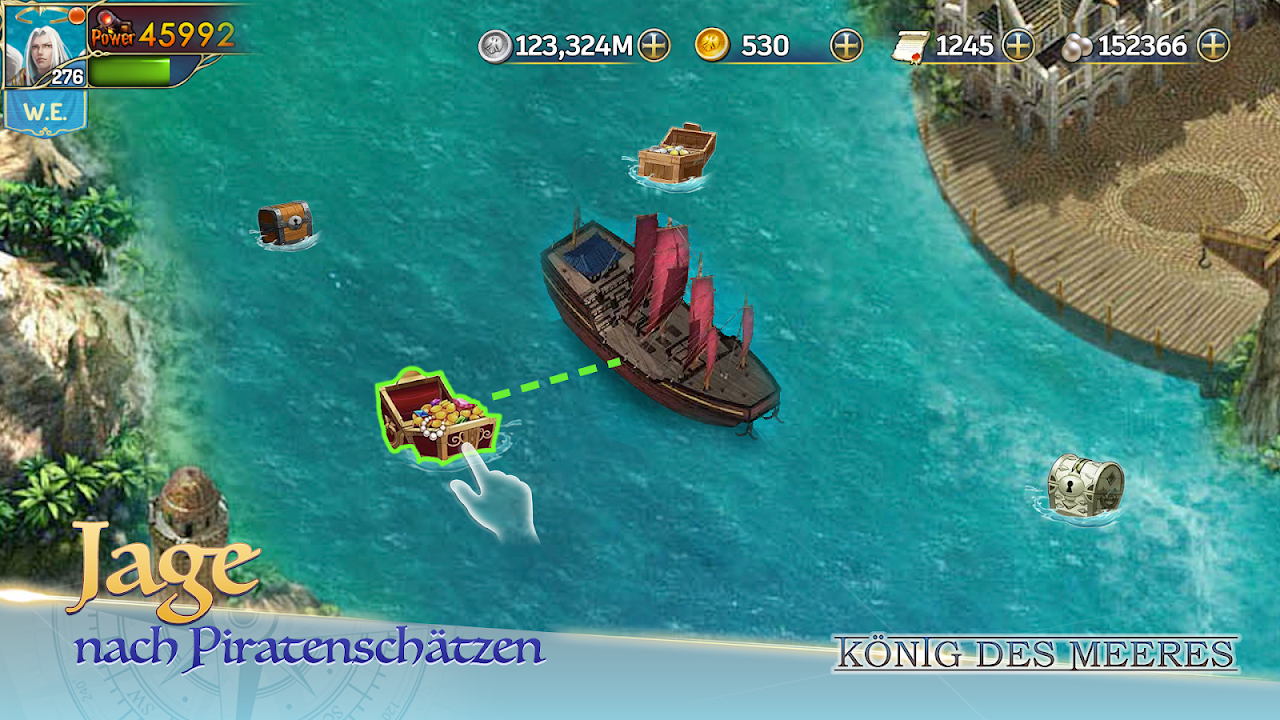Open the player avatar profile portrait

pyautogui.click(x=44, y=44)
